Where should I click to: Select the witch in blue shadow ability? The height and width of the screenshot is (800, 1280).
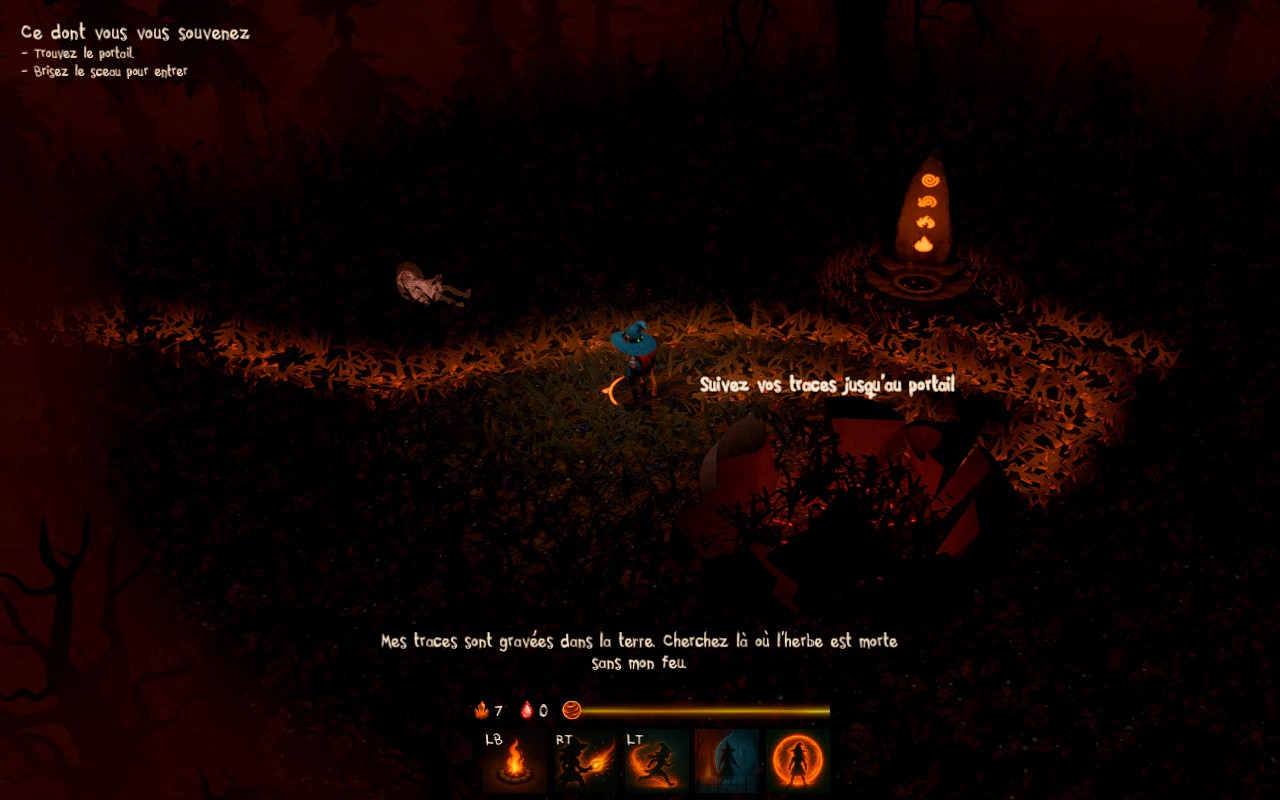(727, 761)
